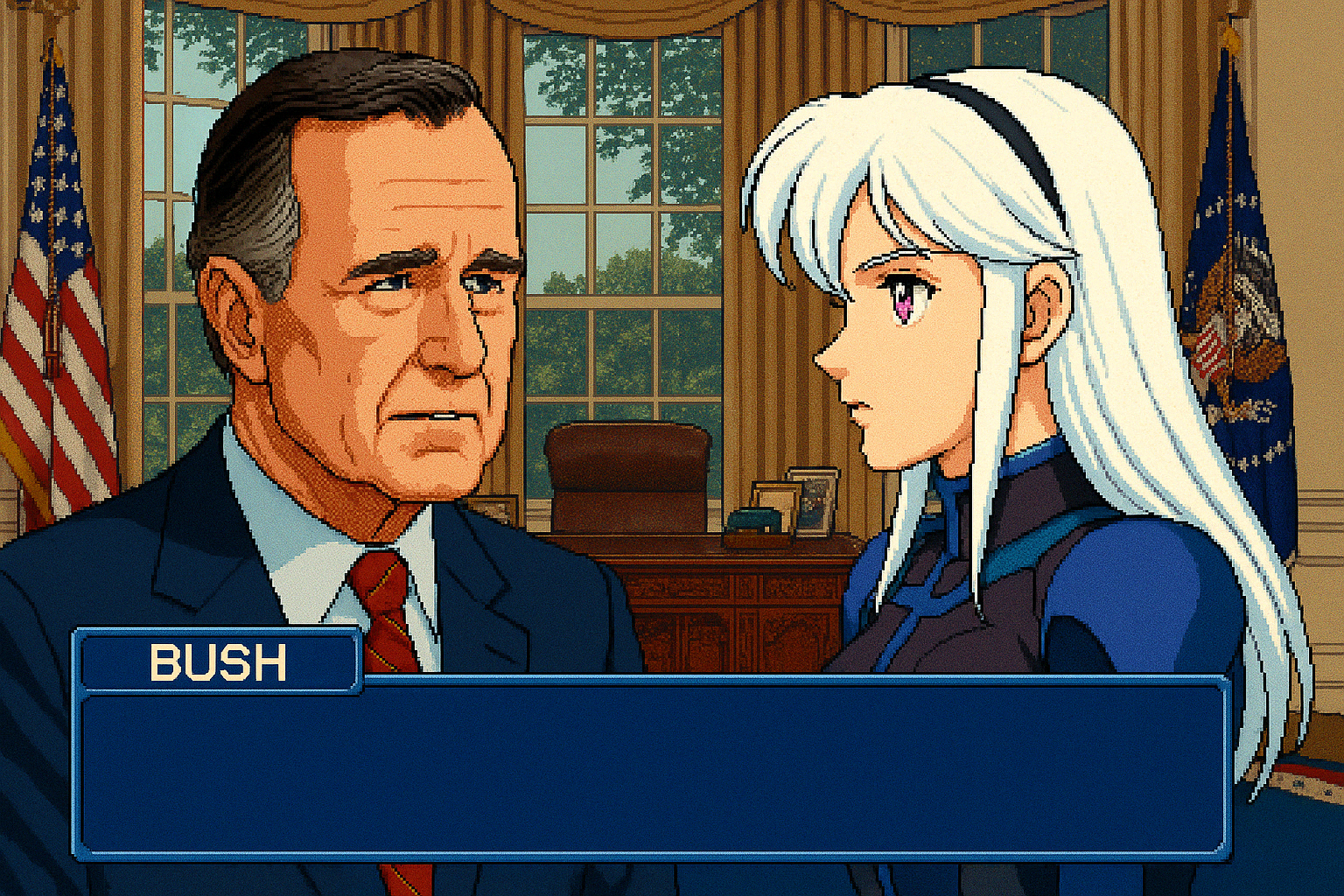The image size is (1344, 896).
Task: Click the blue dialogue box to continue
Action: [652, 768]
